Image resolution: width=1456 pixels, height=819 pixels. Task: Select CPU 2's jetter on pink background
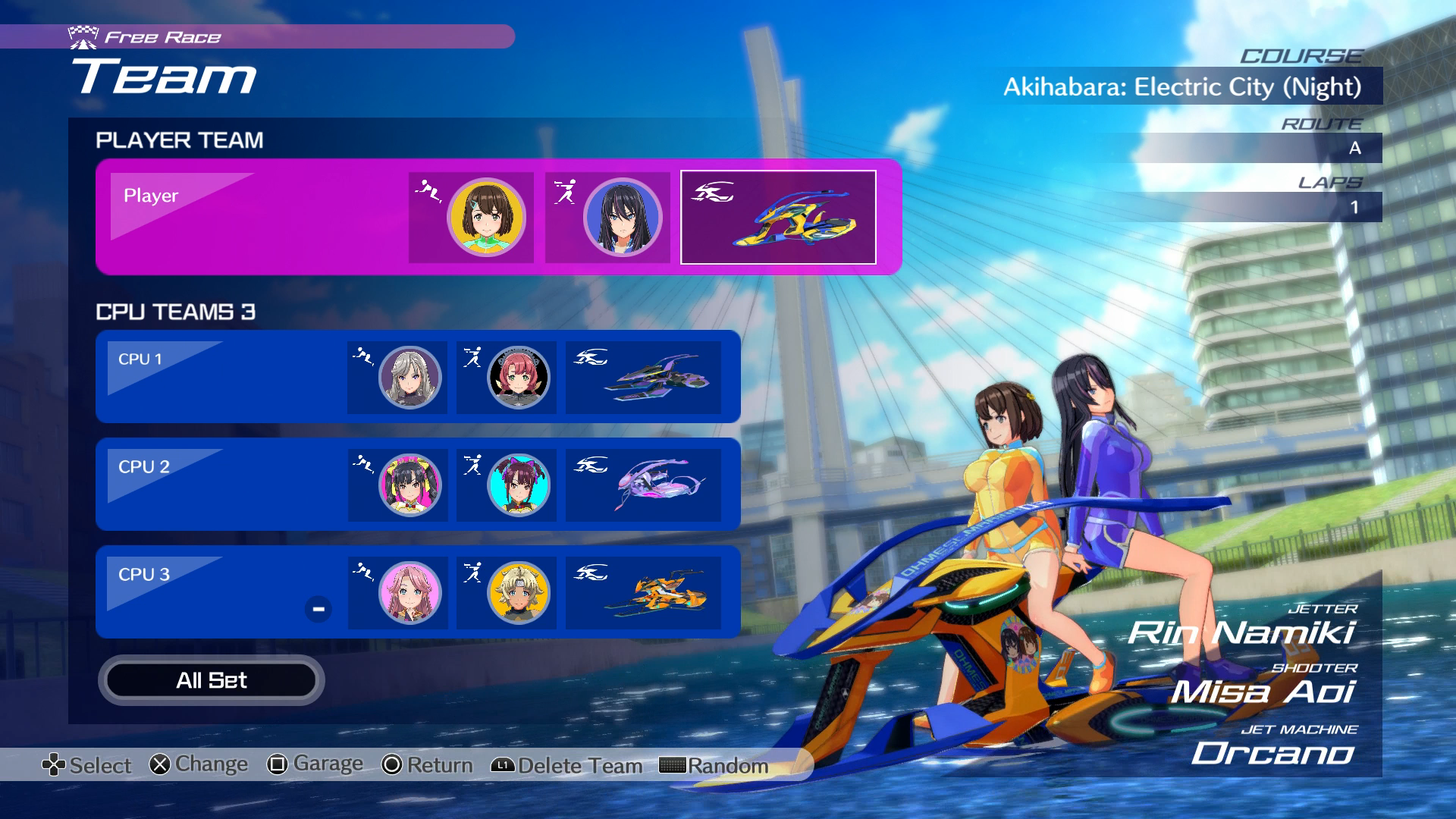pos(409,485)
